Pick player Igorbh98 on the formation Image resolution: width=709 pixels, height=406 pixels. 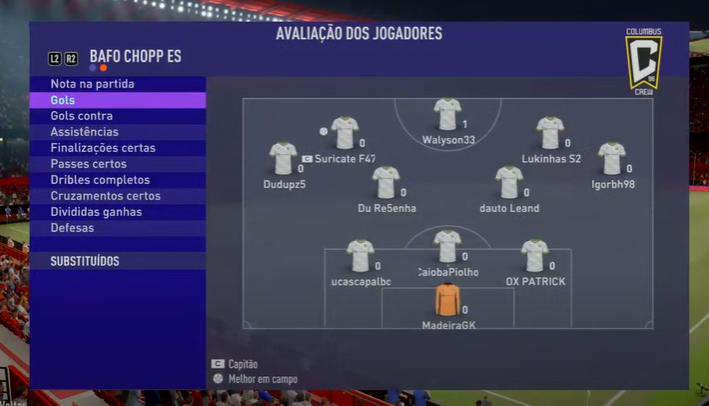[612, 159]
